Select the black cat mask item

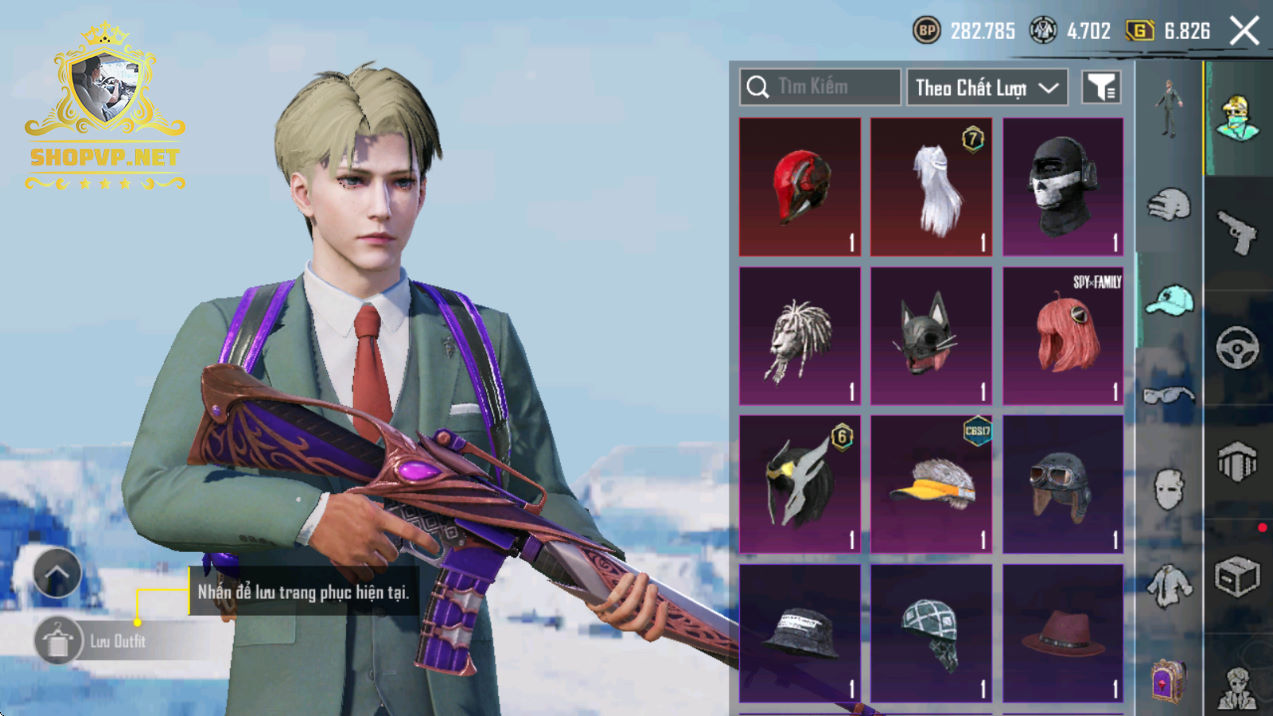(931, 336)
